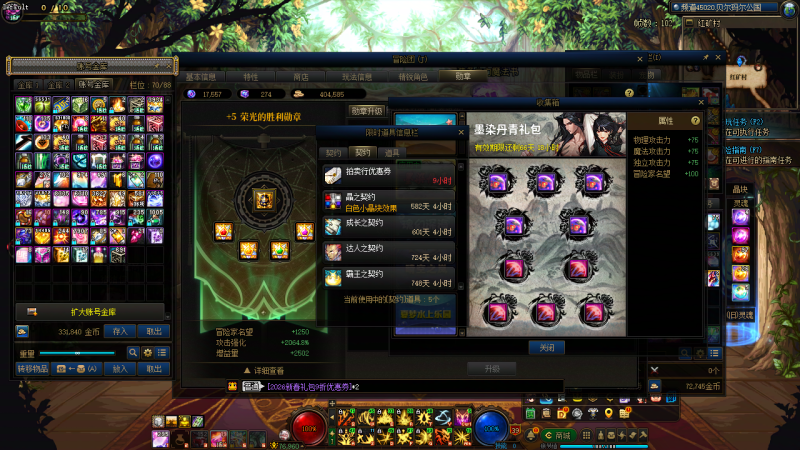The height and width of the screenshot is (450, 800).
Task: Click the 转移物品 transfer items button
Action: pos(34,368)
